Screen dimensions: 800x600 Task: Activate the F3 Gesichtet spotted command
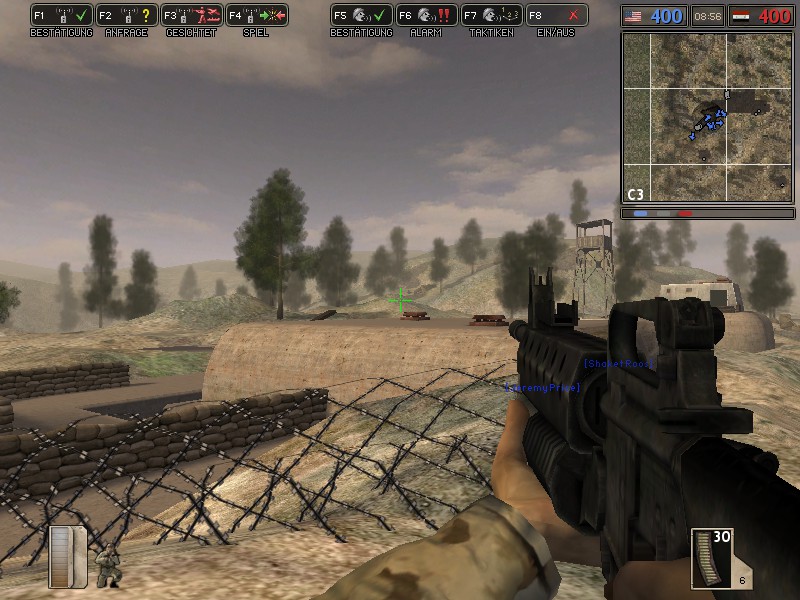click(192, 15)
